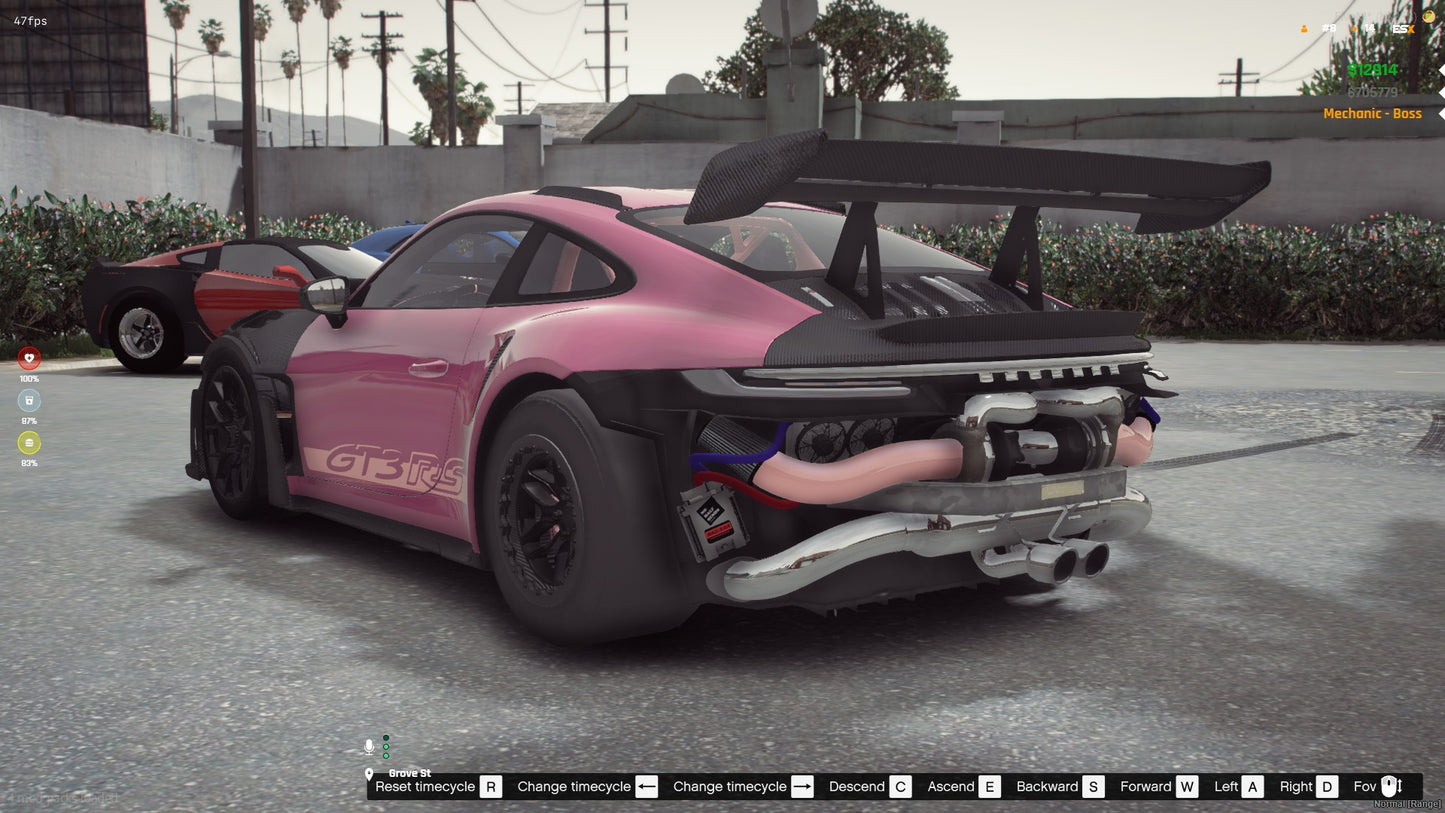The width and height of the screenshot is (1445, 813).
Task: Click the ESX logo in the HUD
Action: coord(1405,29)
